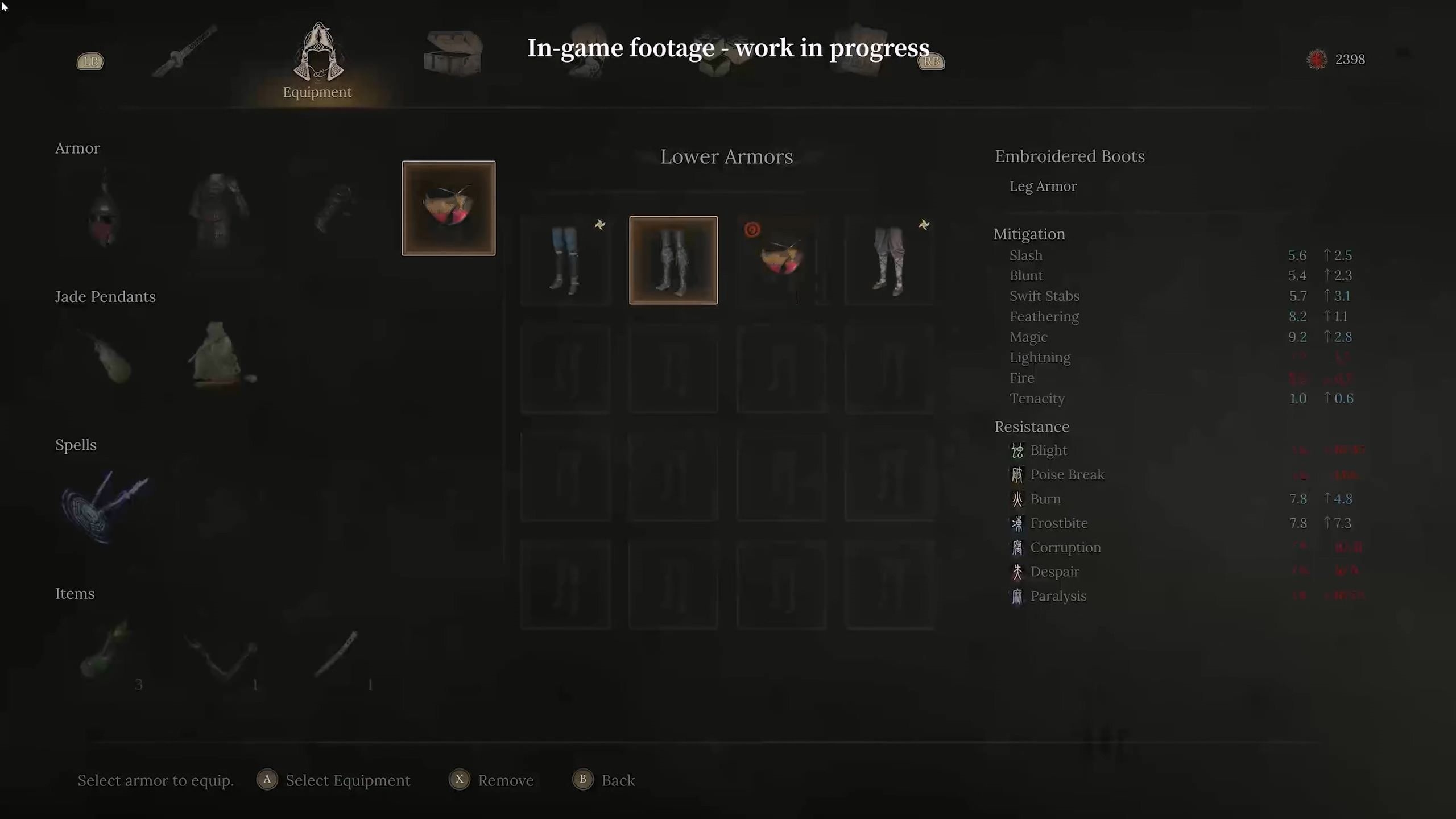Click the highlighted leg armor equipment slot
The image size is (1456, 819).
[448, 208]
